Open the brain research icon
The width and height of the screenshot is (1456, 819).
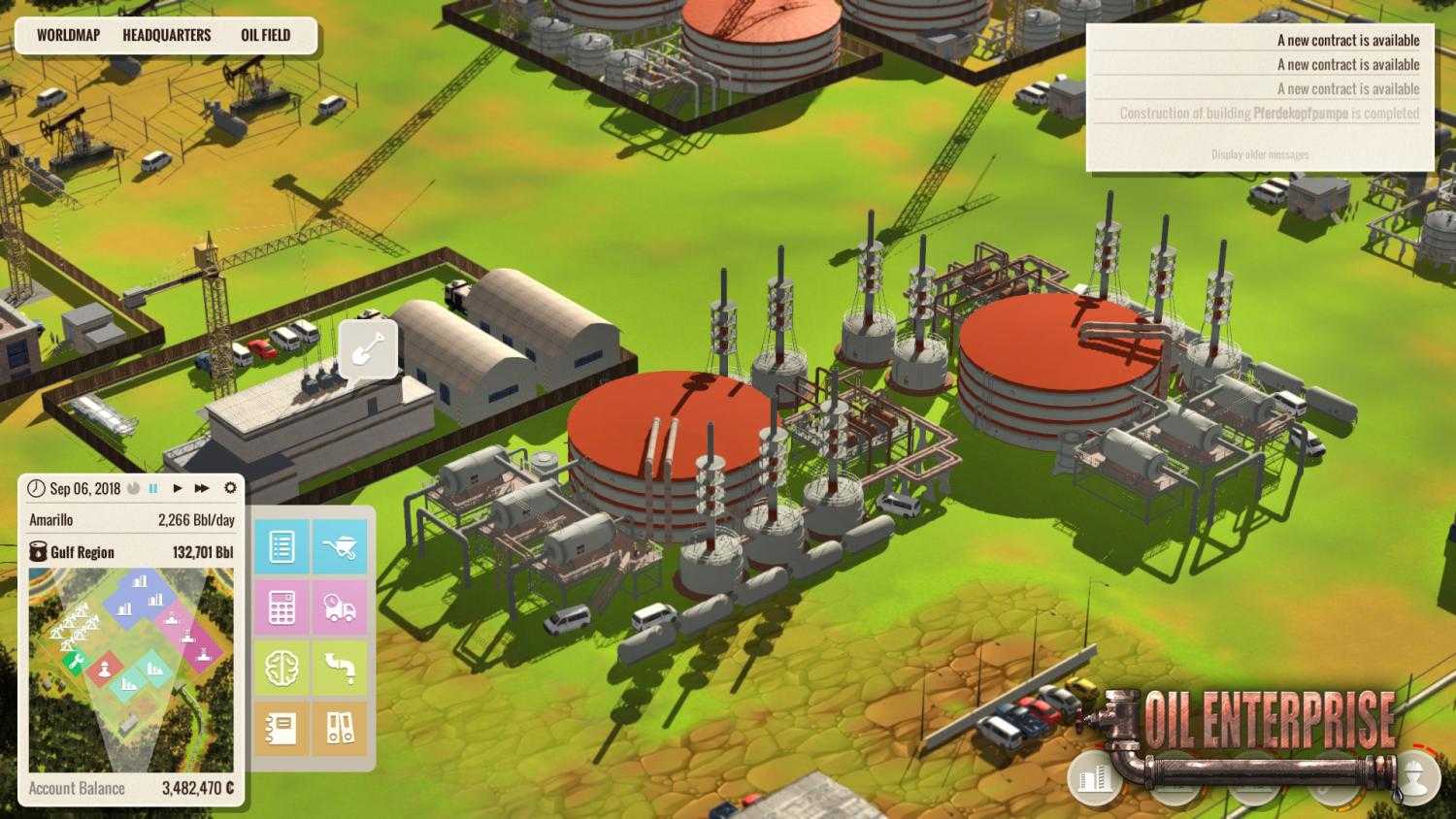[281, 668]
